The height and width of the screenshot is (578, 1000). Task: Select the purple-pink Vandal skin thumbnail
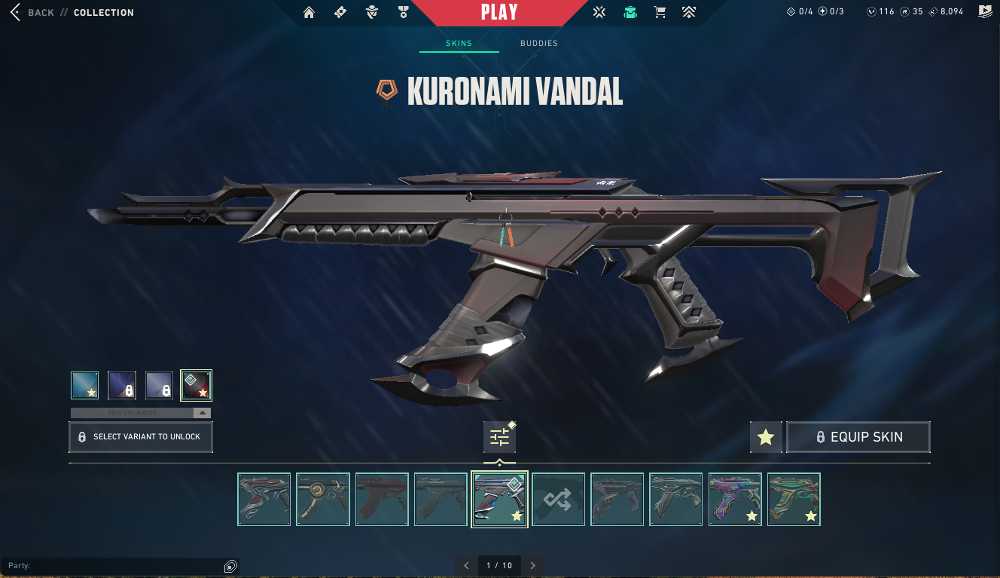[735, 499]
